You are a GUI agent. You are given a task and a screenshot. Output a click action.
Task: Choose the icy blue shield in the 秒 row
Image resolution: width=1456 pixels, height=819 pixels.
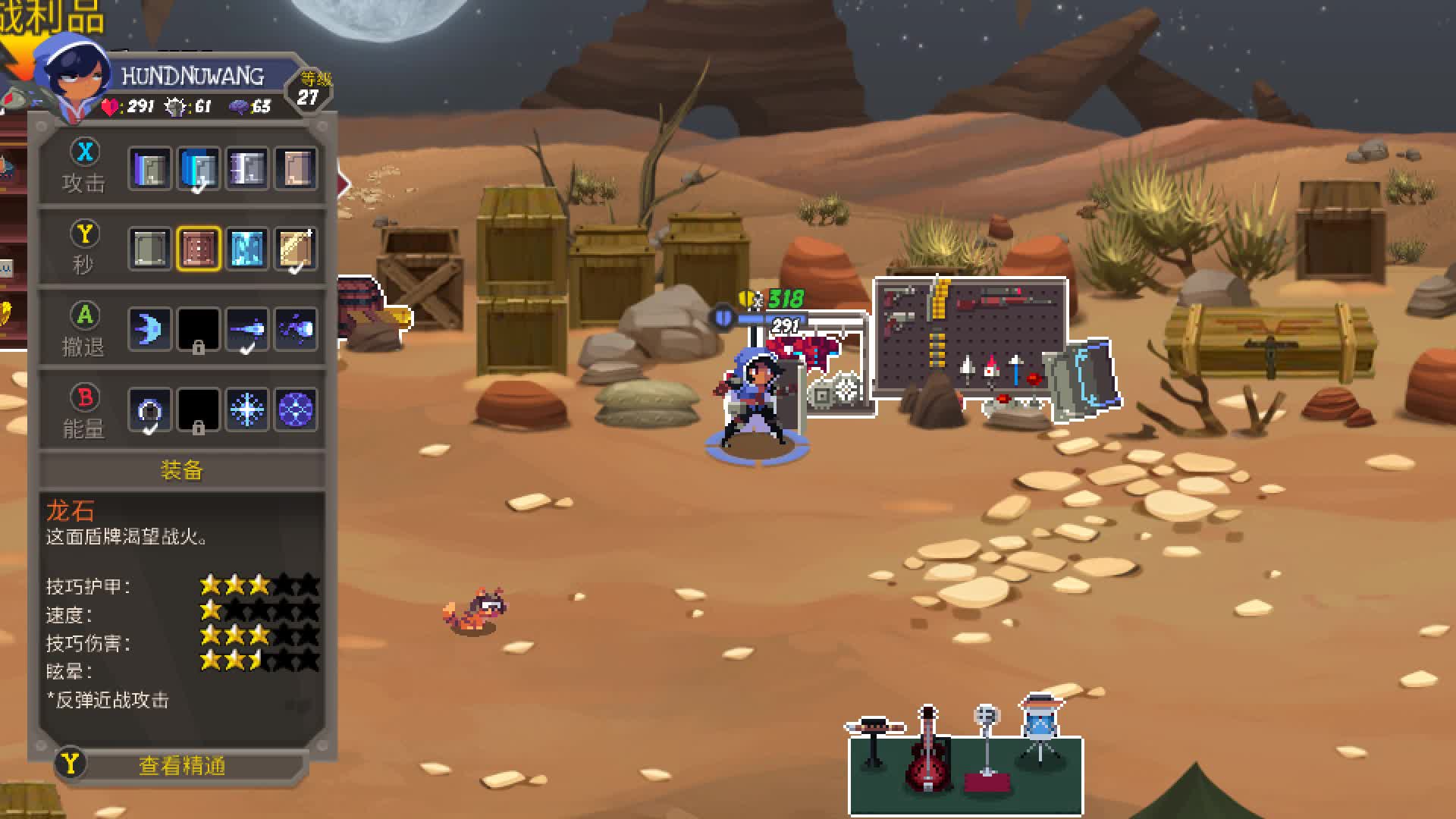click(247, 249)
